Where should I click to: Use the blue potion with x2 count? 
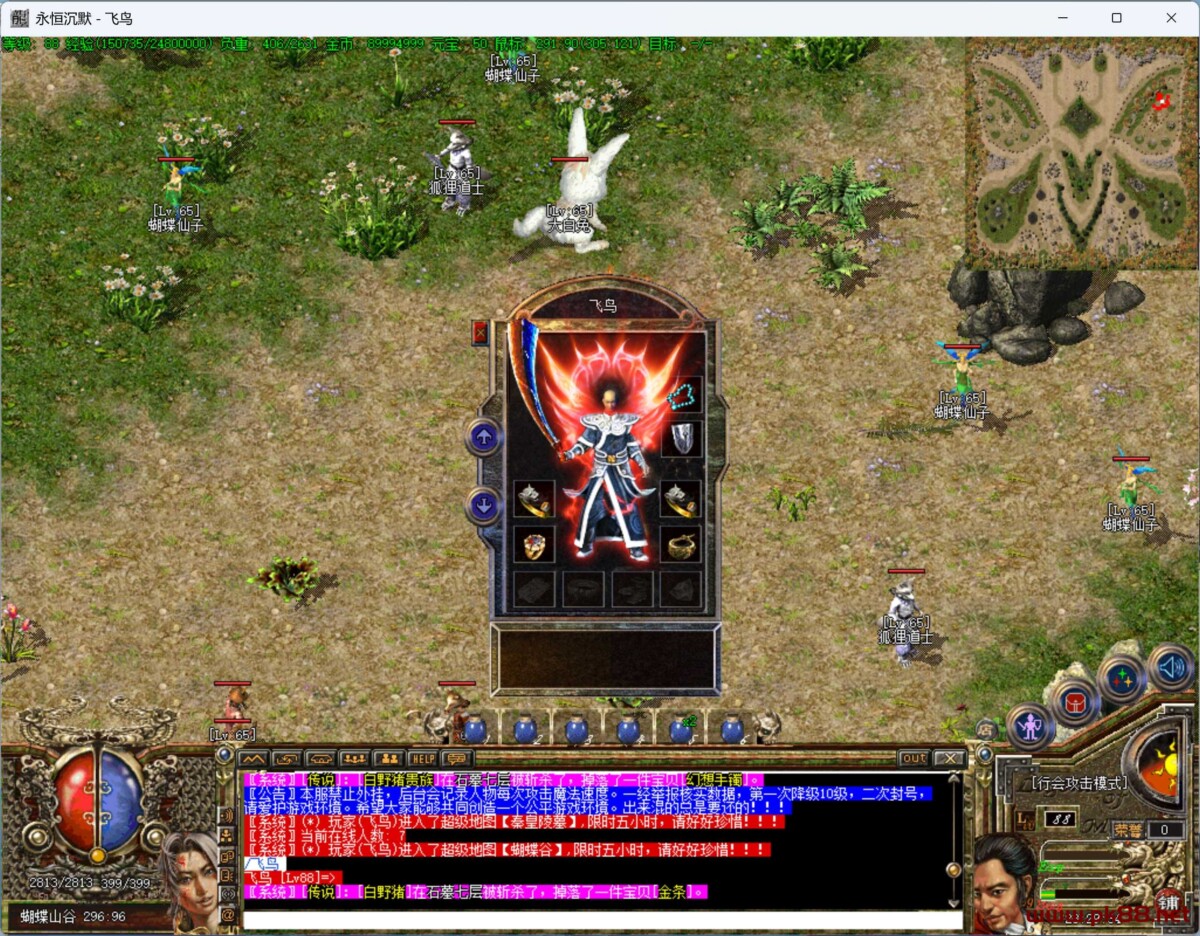coord(681,730)
